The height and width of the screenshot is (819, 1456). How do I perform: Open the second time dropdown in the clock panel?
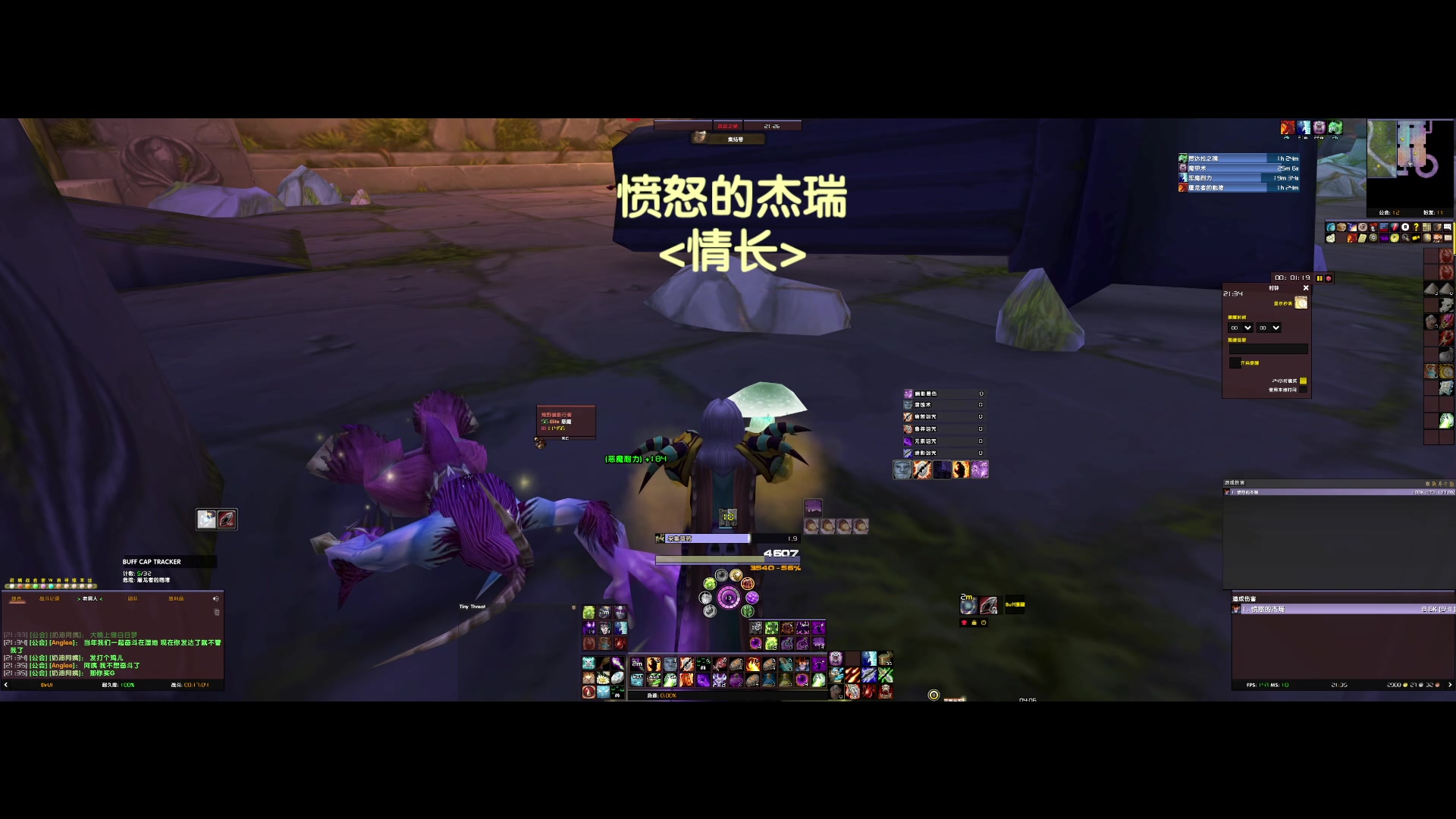click(1276, 328)
